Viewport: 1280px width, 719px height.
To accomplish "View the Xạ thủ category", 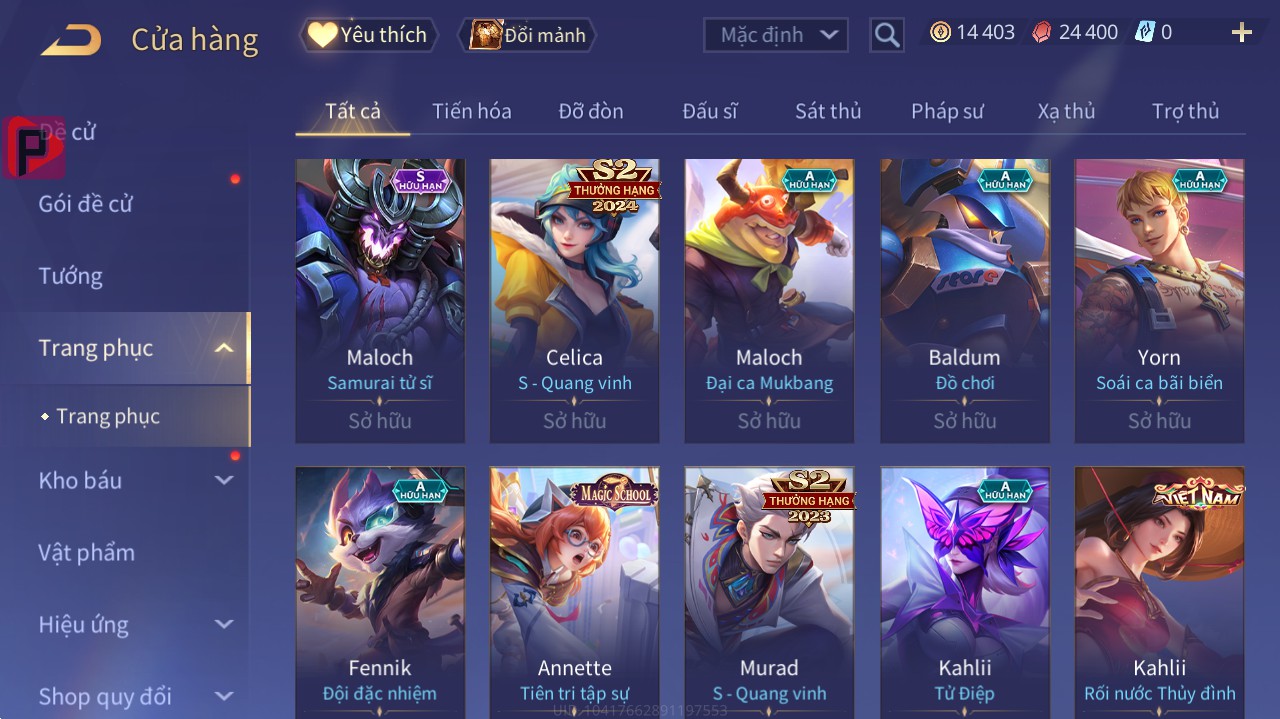I will pyautogui.click(x=1066, y=111).
